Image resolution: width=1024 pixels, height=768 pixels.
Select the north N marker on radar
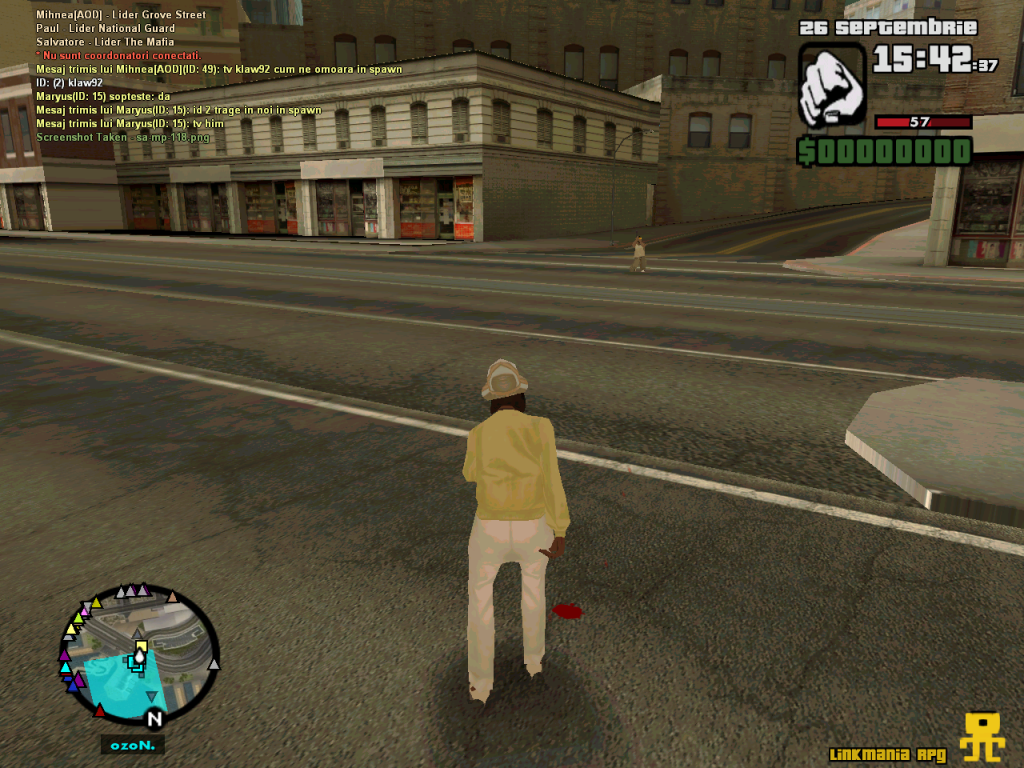click(154, 719)
